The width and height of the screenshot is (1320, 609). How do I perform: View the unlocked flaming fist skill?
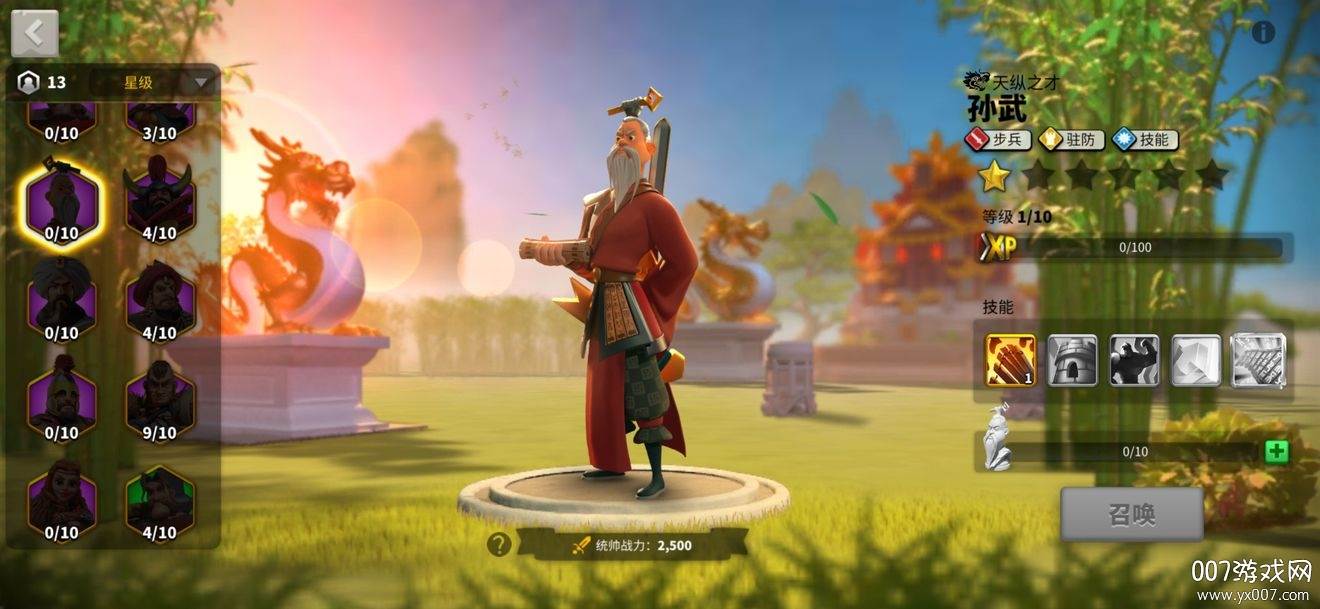pyautogui.click(x=1011, y=360)
